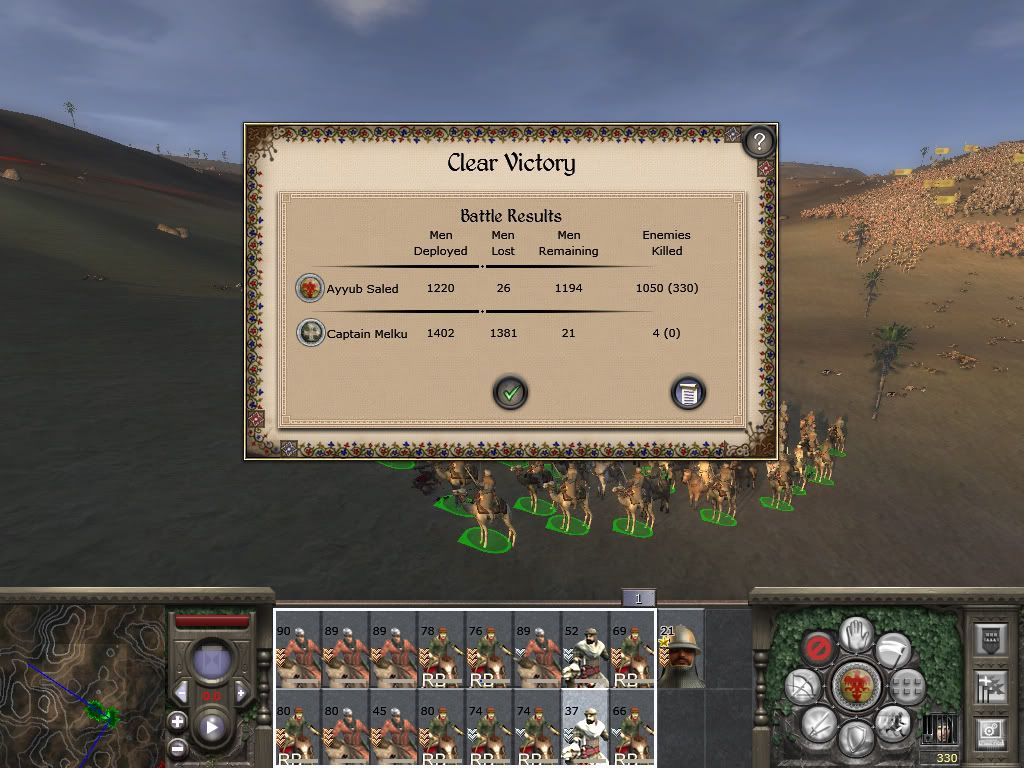Activate the red withdraw order button

(818, 649)
